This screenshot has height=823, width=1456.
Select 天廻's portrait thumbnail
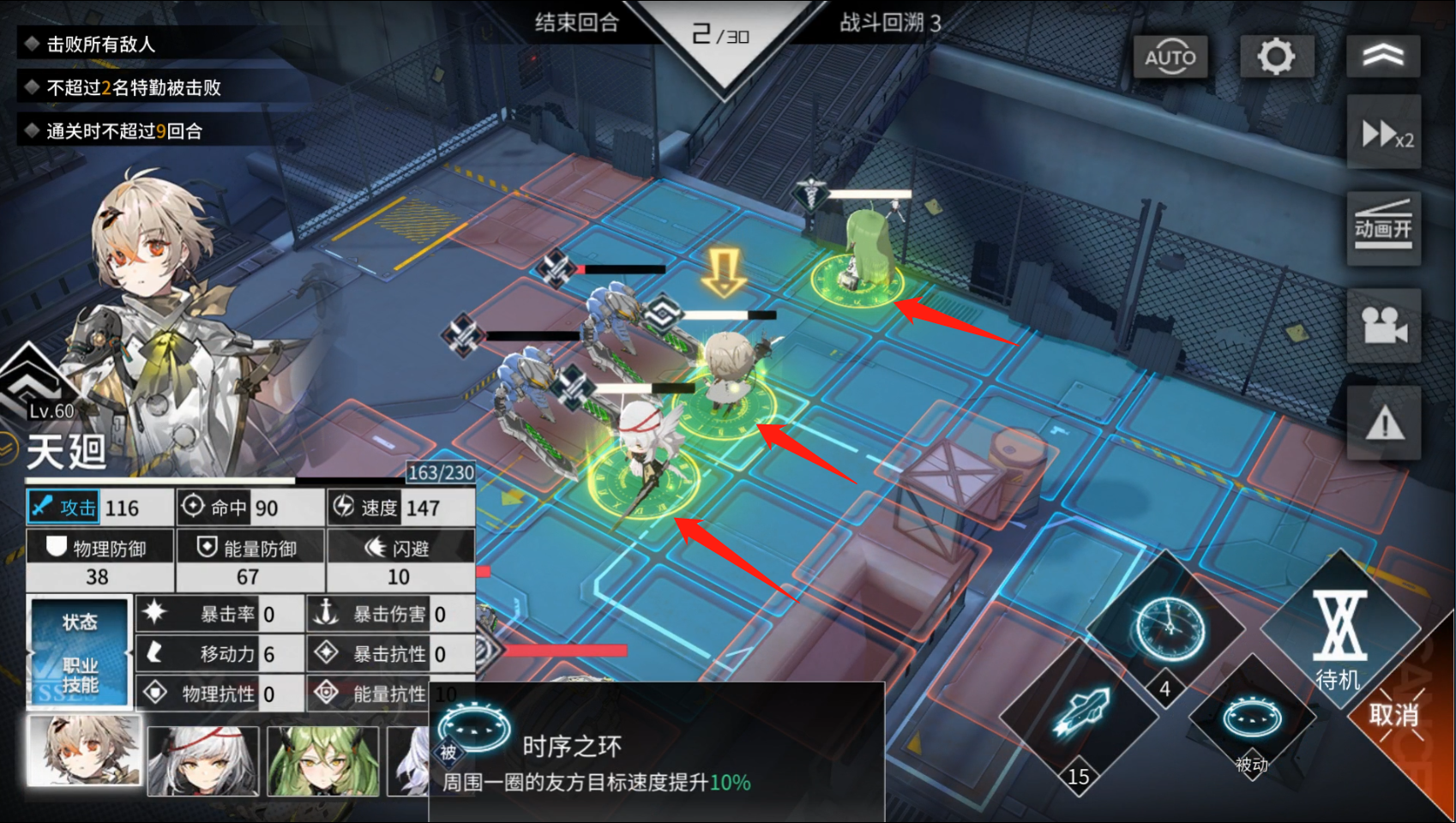[x=84, y=752]
